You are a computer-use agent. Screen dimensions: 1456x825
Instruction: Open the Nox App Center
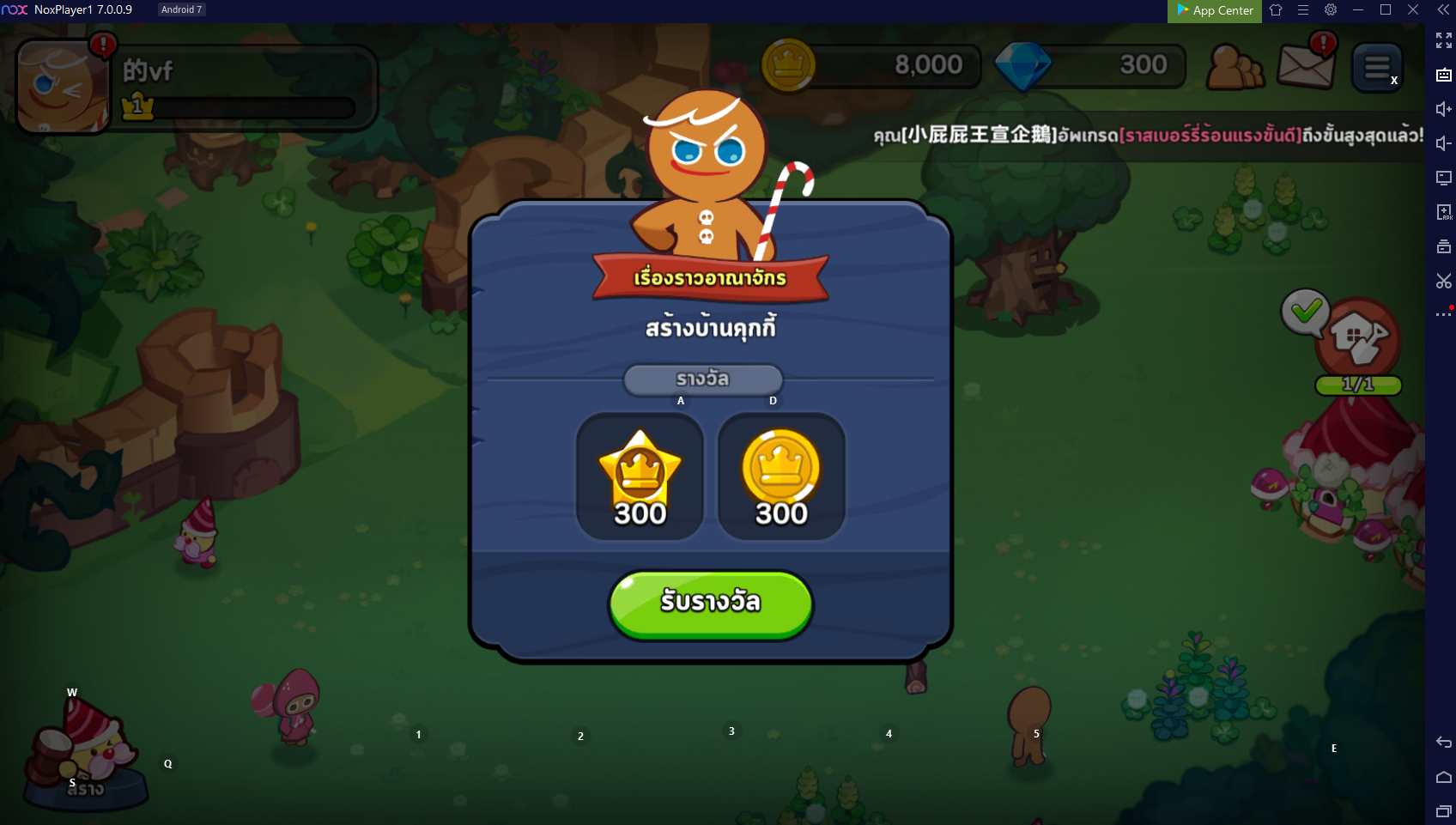pyautogui.click(x=1215, y=10)
